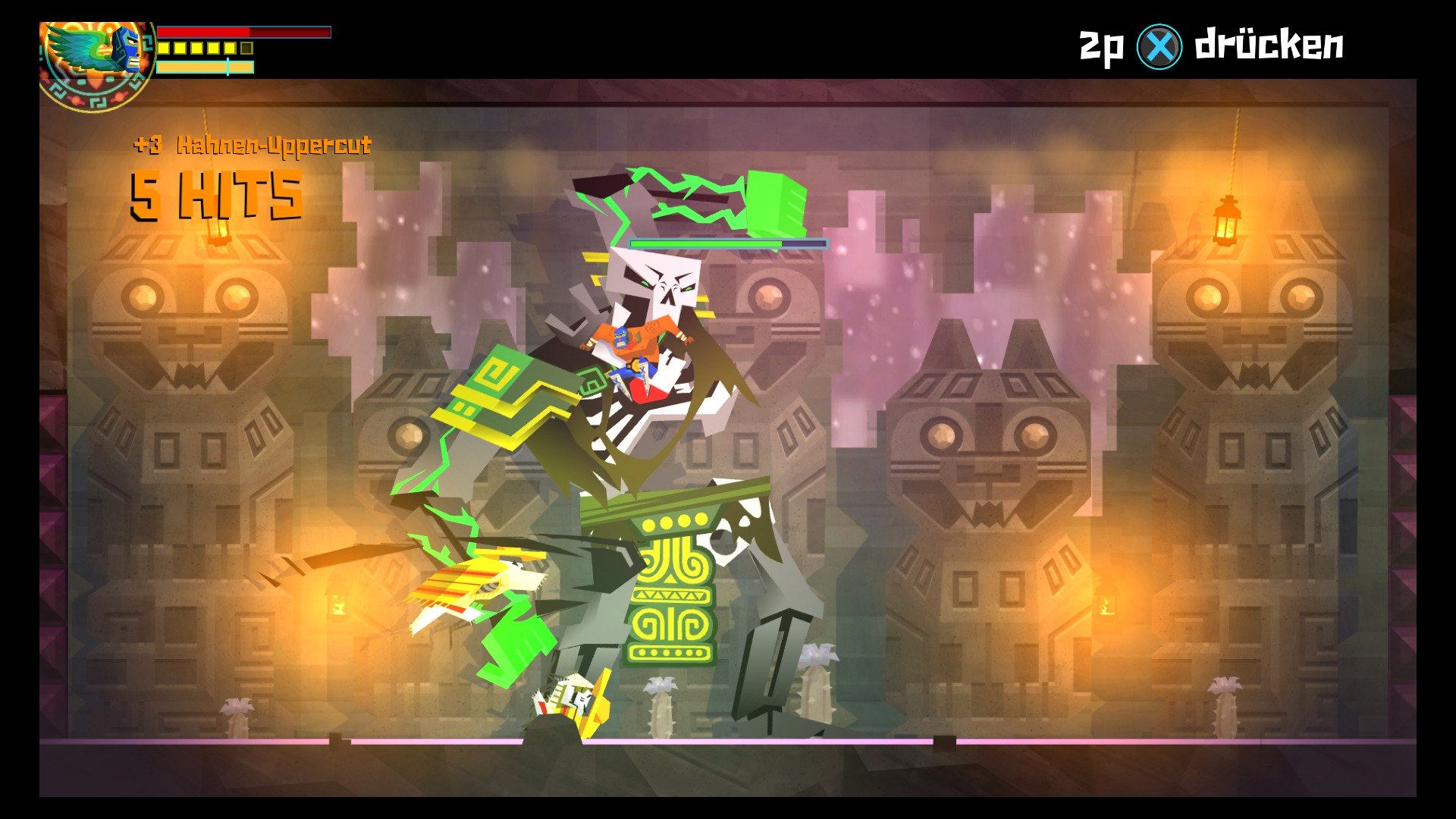Viewport: 1456px width, 819px height.
Task: Click the cyan marker on the intensity bar
Action: (x=227, y=68)
